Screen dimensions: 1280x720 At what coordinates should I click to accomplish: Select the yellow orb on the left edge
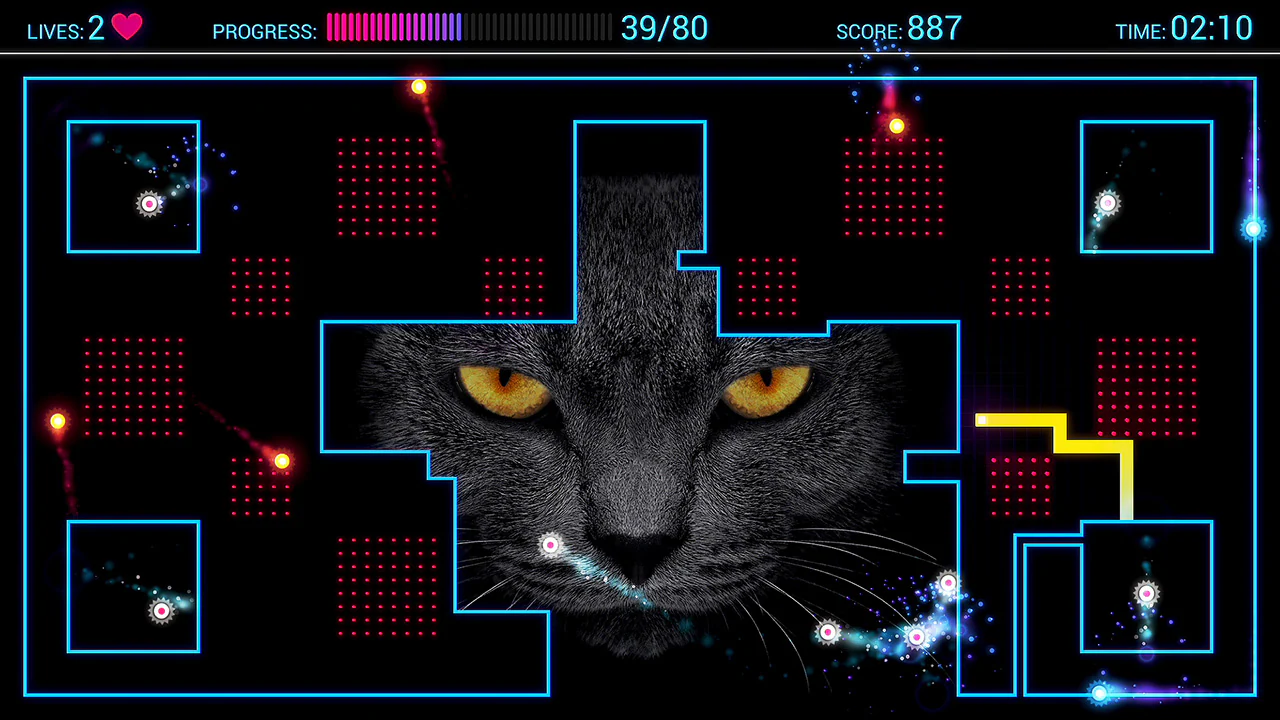(x=57, y=421)
